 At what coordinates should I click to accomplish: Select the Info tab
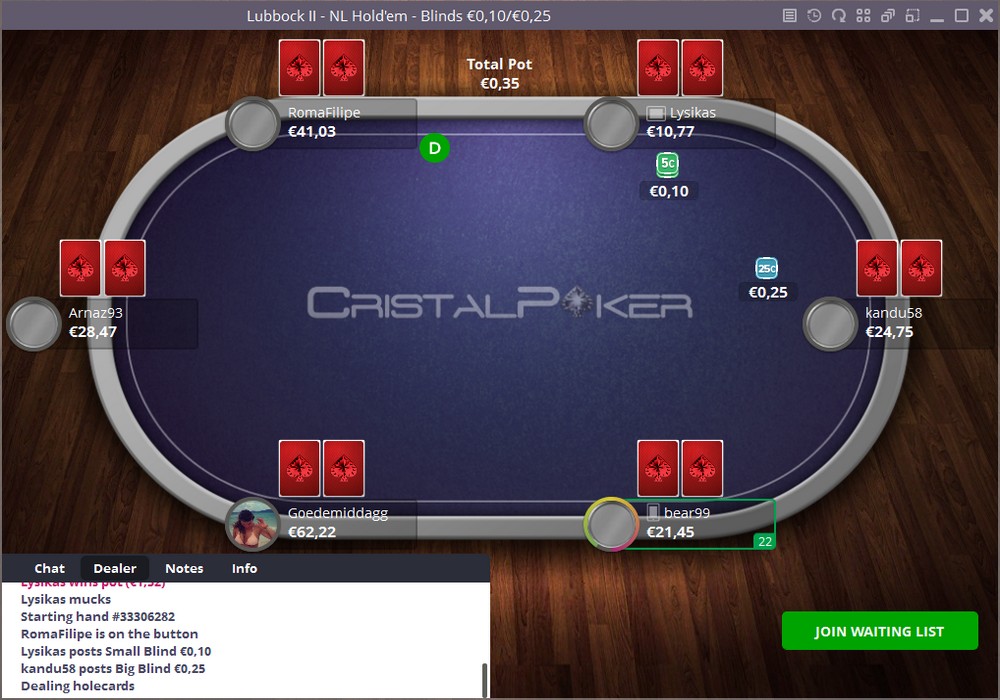244,568
